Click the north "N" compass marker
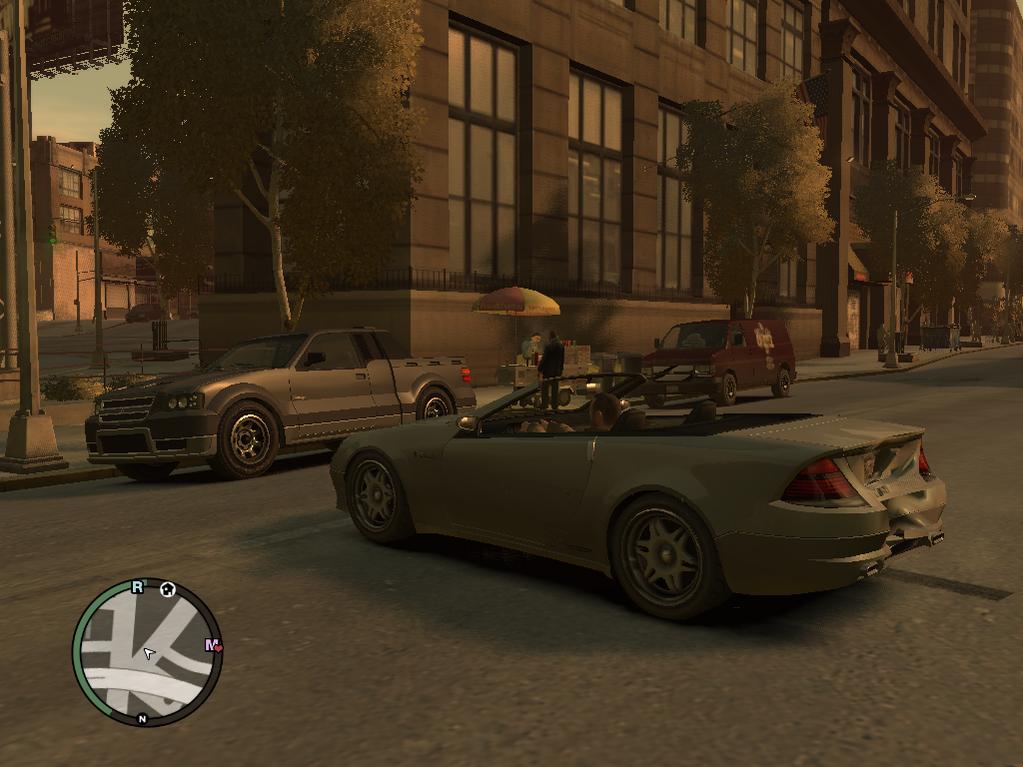The height and width of the screenshot is (767, 1023). [x=142, y=719]
